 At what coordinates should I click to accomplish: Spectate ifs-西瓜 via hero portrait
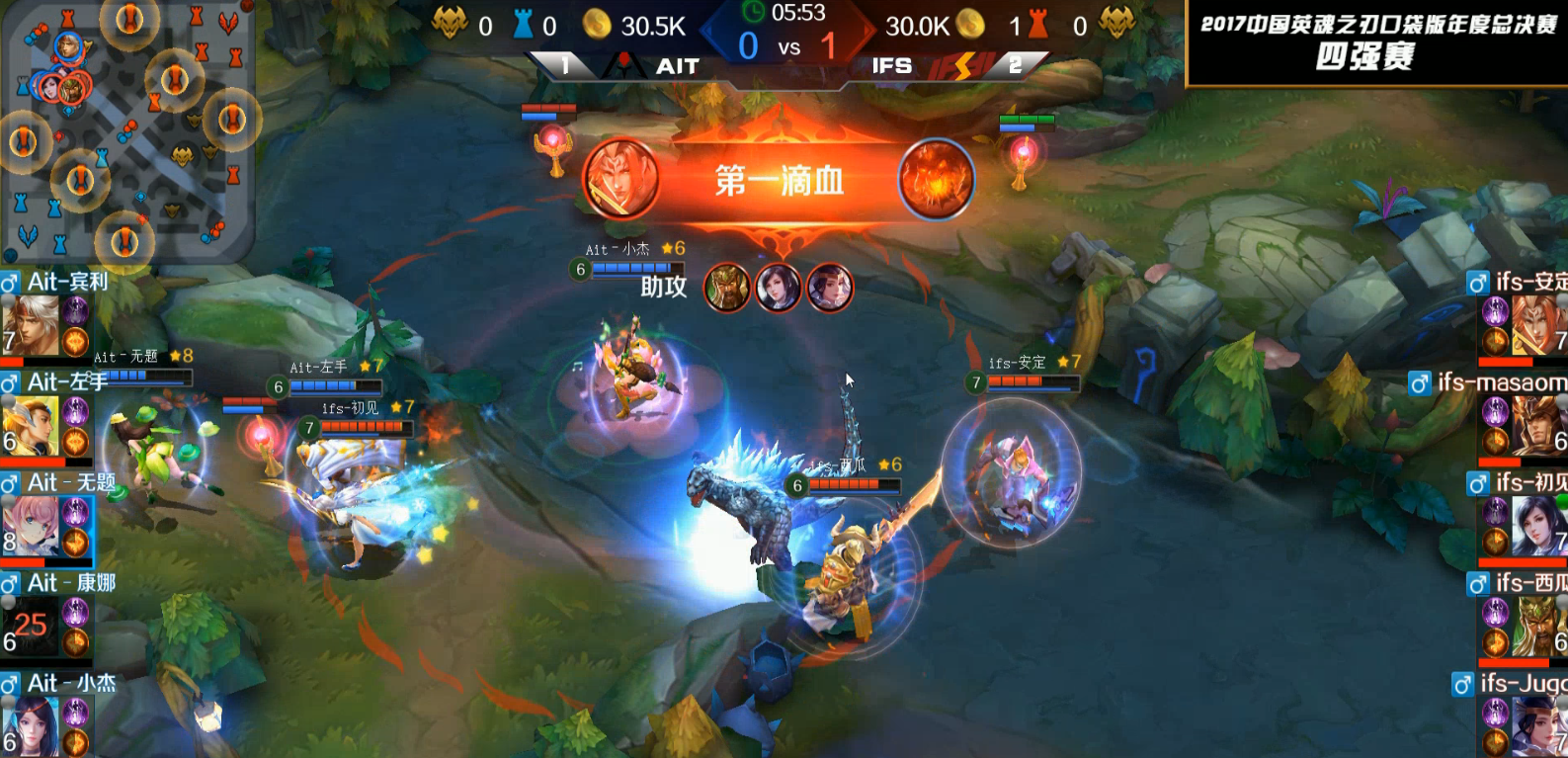click(x=1536, y=627)
